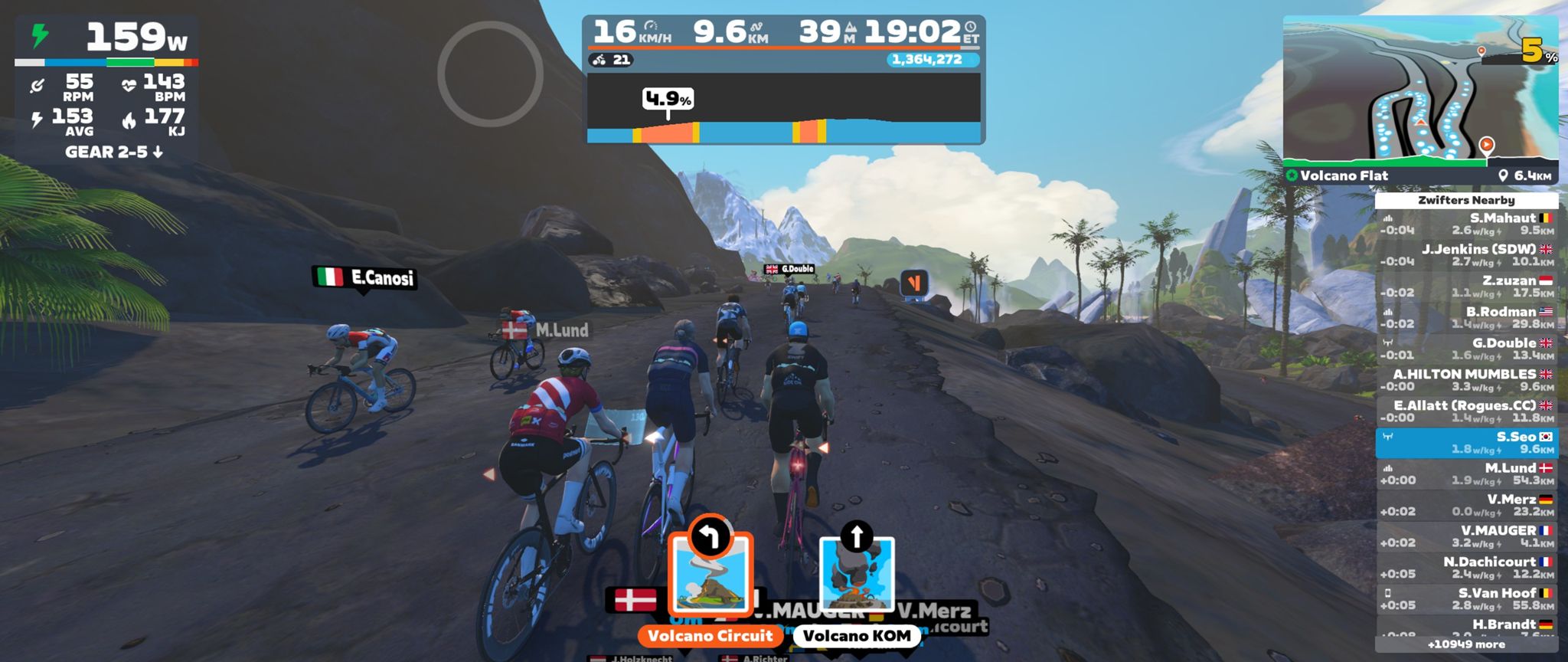Select B.Rodman in the nearby list

1466,318
